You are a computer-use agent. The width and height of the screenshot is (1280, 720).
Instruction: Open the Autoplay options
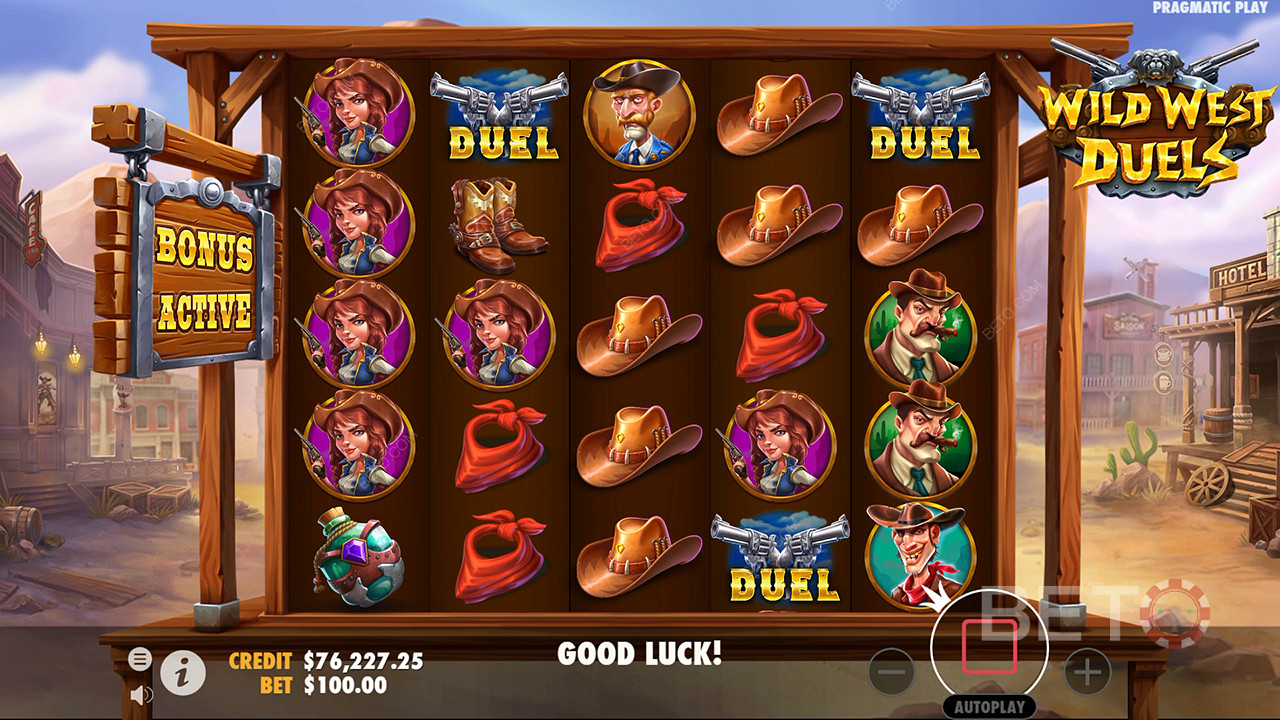(x=989, y=706)
